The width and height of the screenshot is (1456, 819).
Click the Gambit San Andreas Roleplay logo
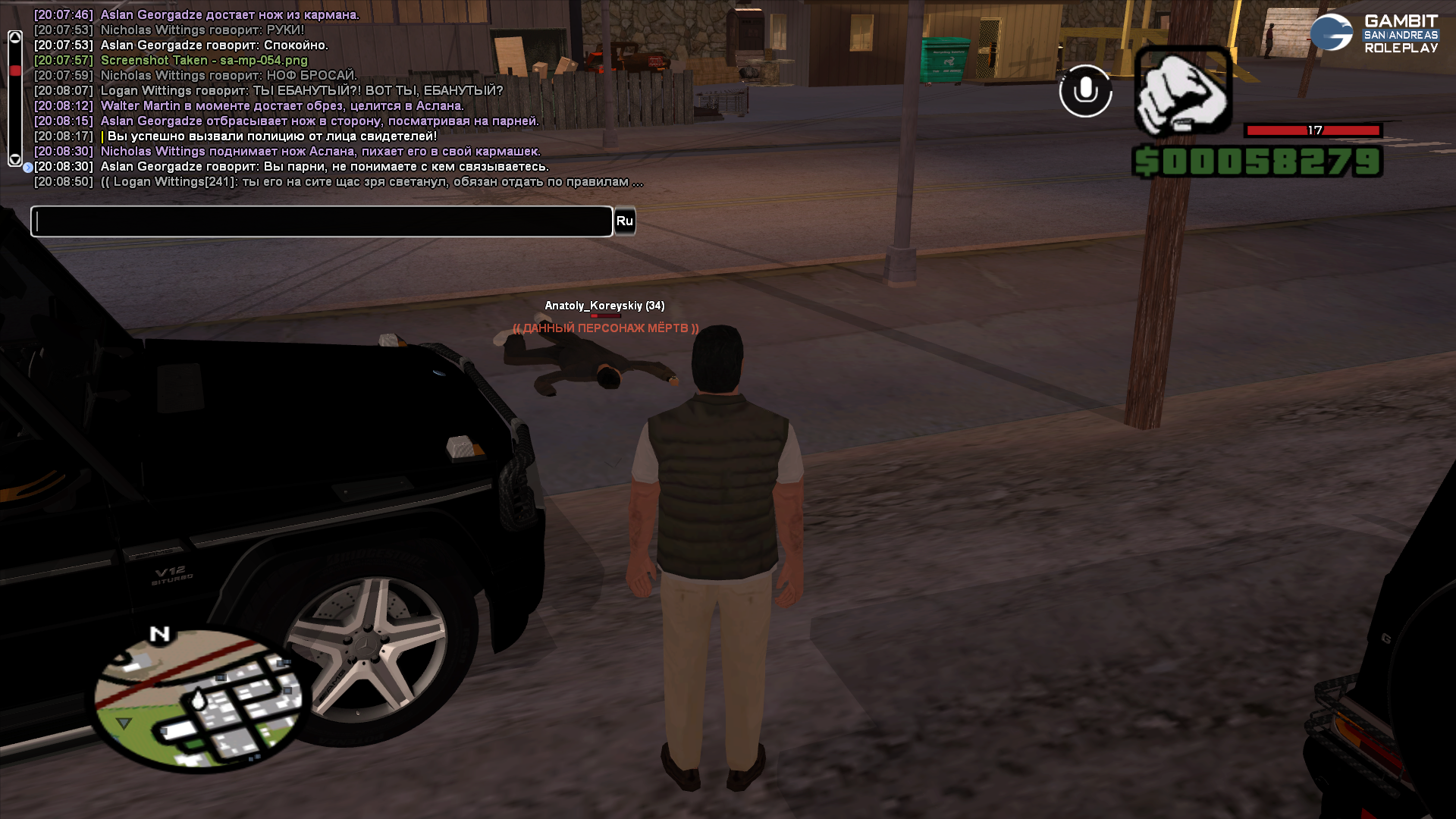[x=1374, y=33]
